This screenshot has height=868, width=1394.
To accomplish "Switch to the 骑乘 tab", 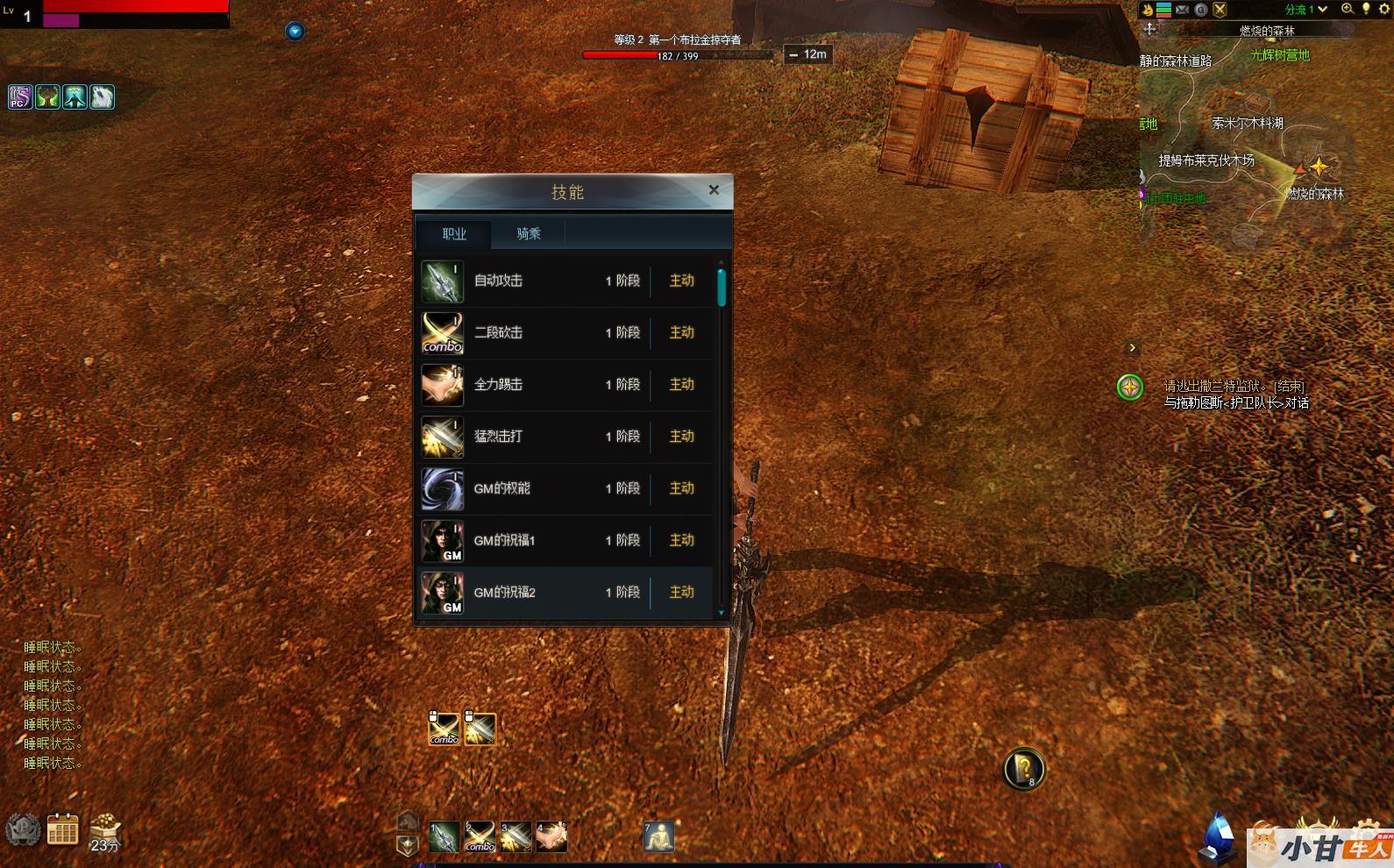I will pos(528,234).
